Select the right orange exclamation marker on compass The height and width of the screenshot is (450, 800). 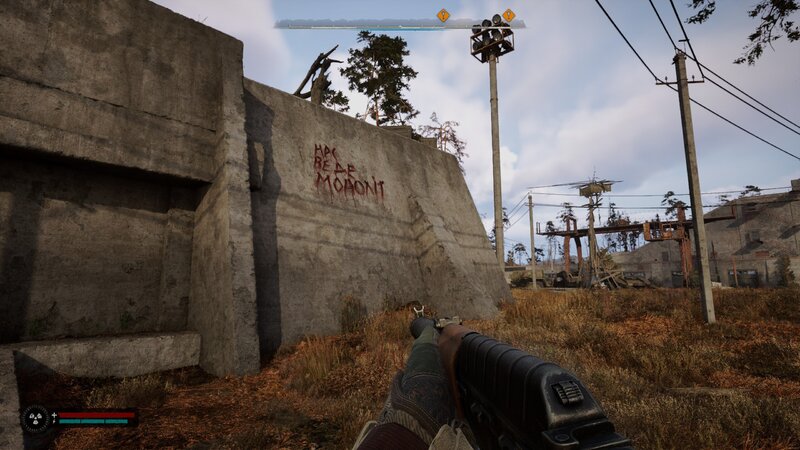[x=509, y=15]
